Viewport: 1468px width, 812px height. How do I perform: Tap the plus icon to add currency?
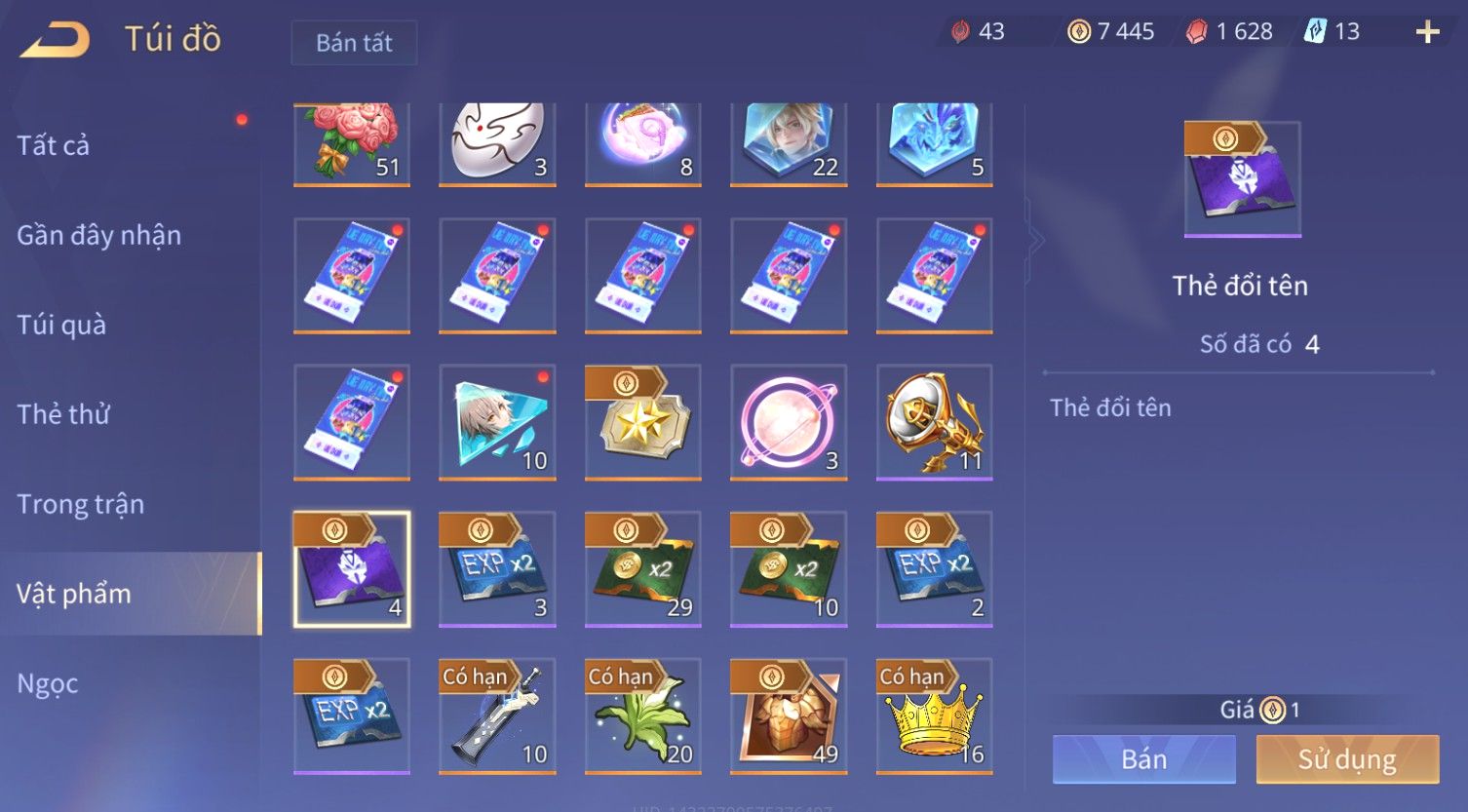[1427, 33]
